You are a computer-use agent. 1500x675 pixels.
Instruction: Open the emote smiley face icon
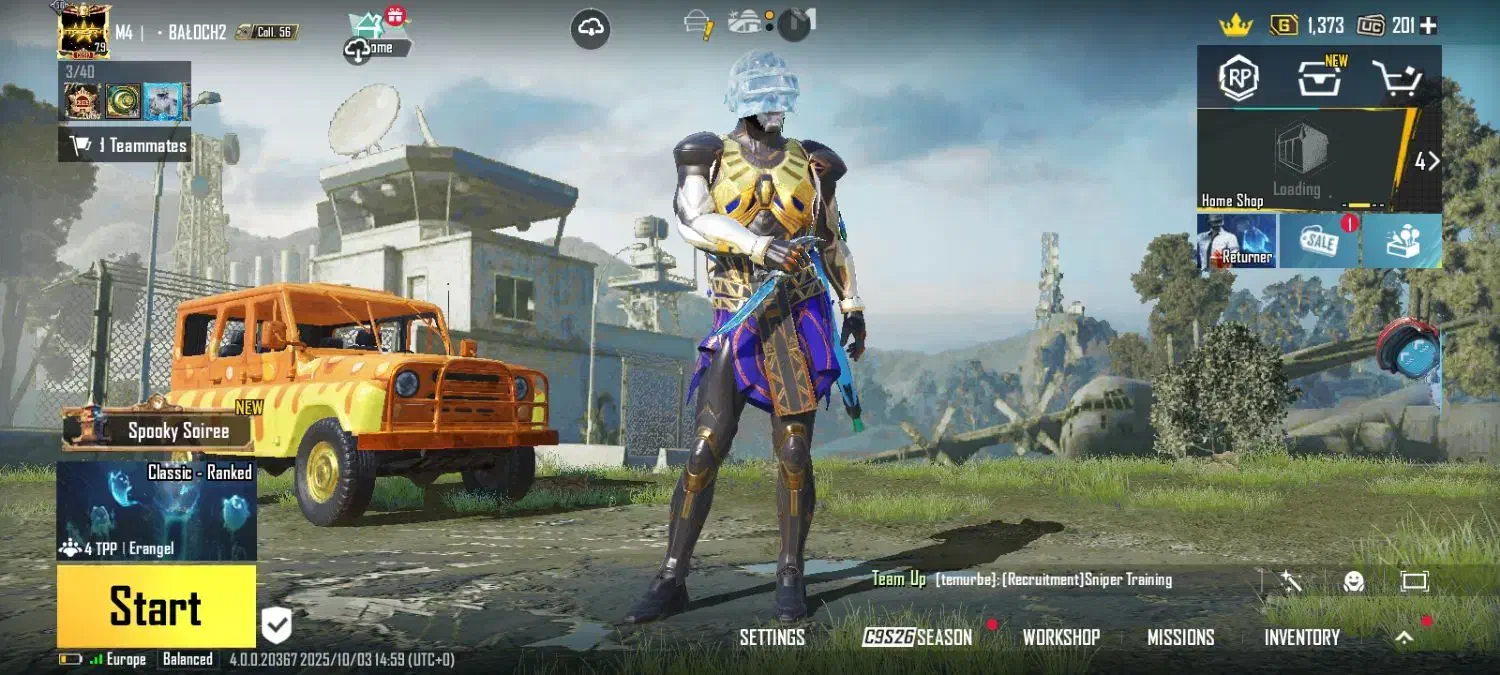[x=1354, y=581]
